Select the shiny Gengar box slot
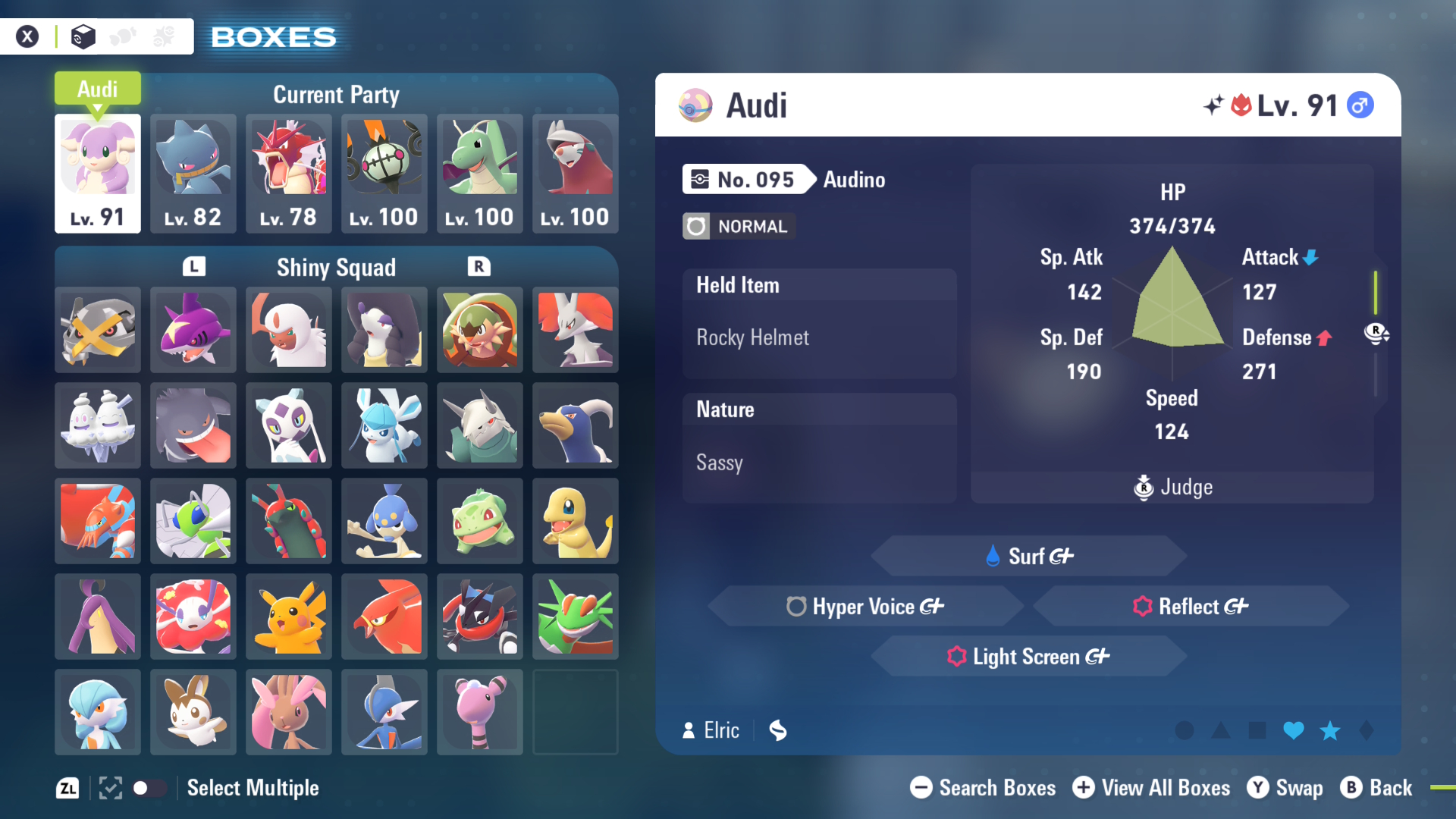The width and height of the screenshot is (1456, 819). (x=193, y=425)
